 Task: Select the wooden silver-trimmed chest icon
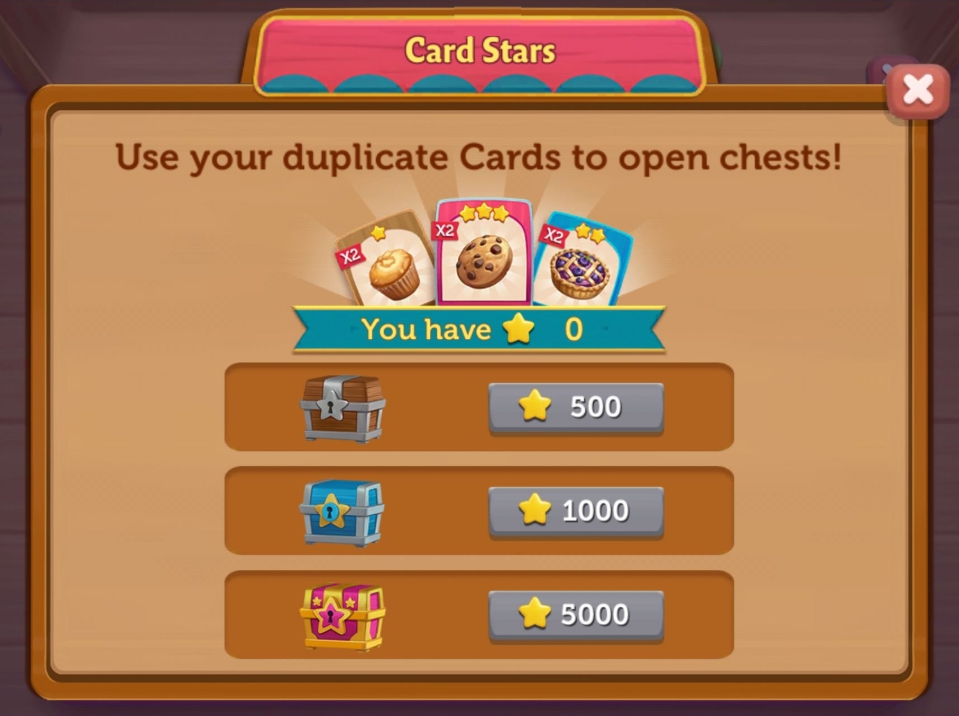(343, 408)
